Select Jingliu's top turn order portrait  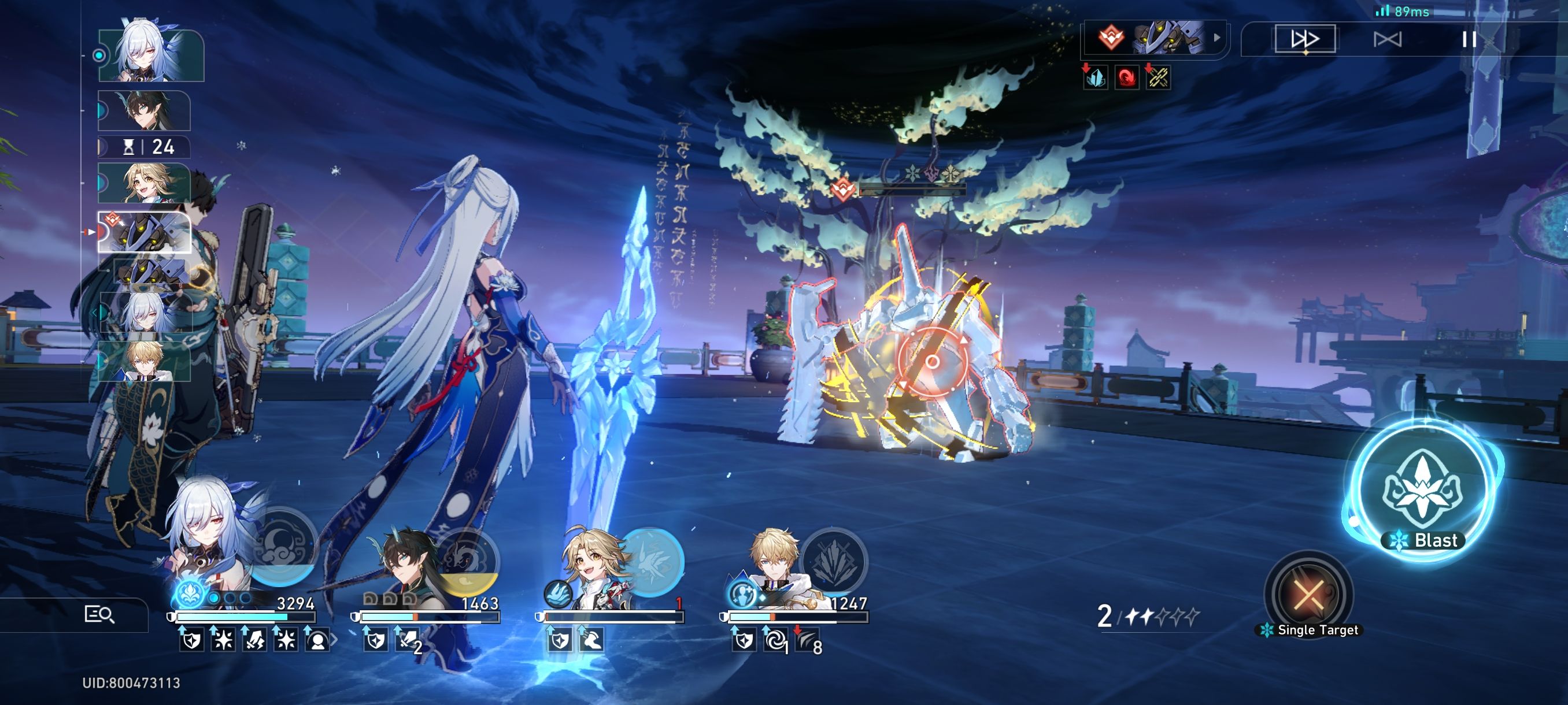(150, 55)
